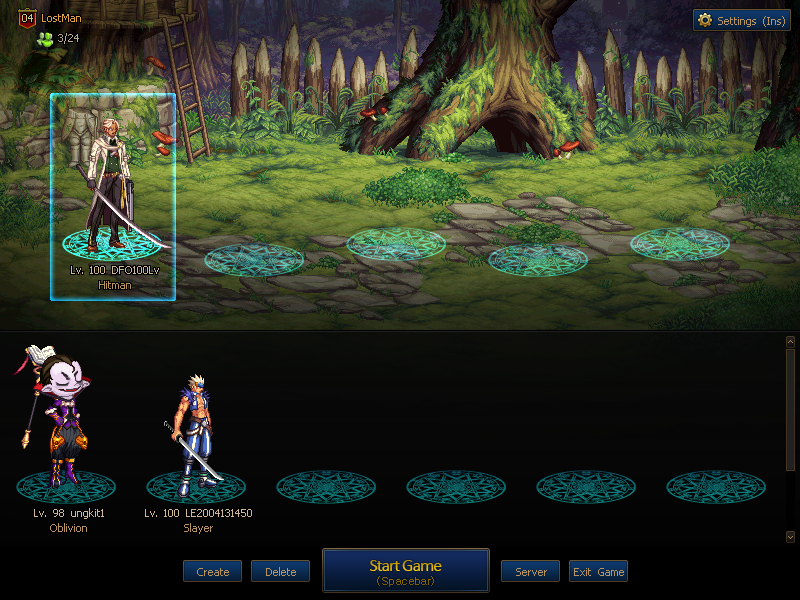Click the character list scrollbar down arrow
The image size is (800, 600).
[x=790, y=537]
